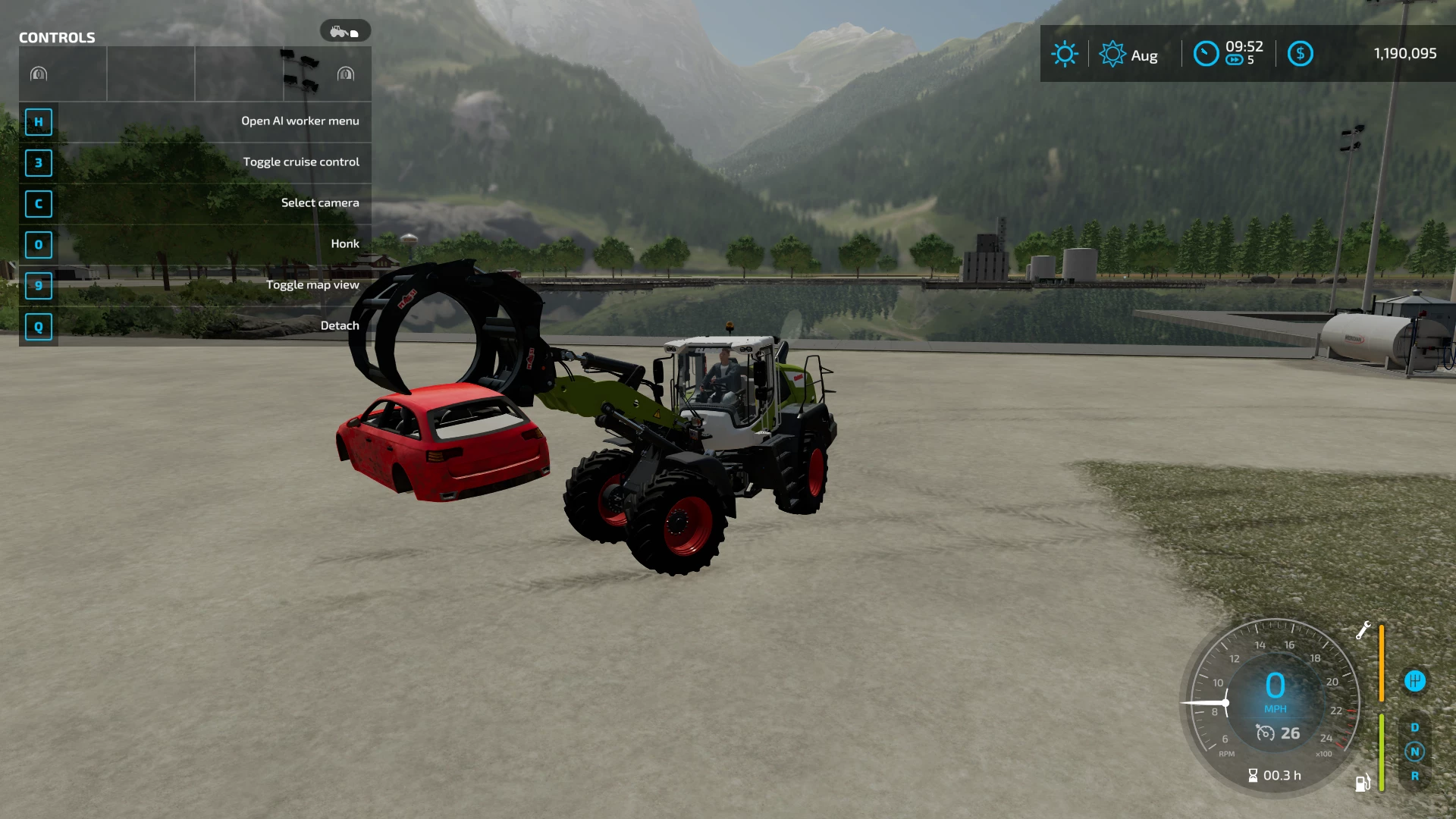1456x819 pixels.
Task: Select the Open AI worker menu row
Action: (195, 121)
